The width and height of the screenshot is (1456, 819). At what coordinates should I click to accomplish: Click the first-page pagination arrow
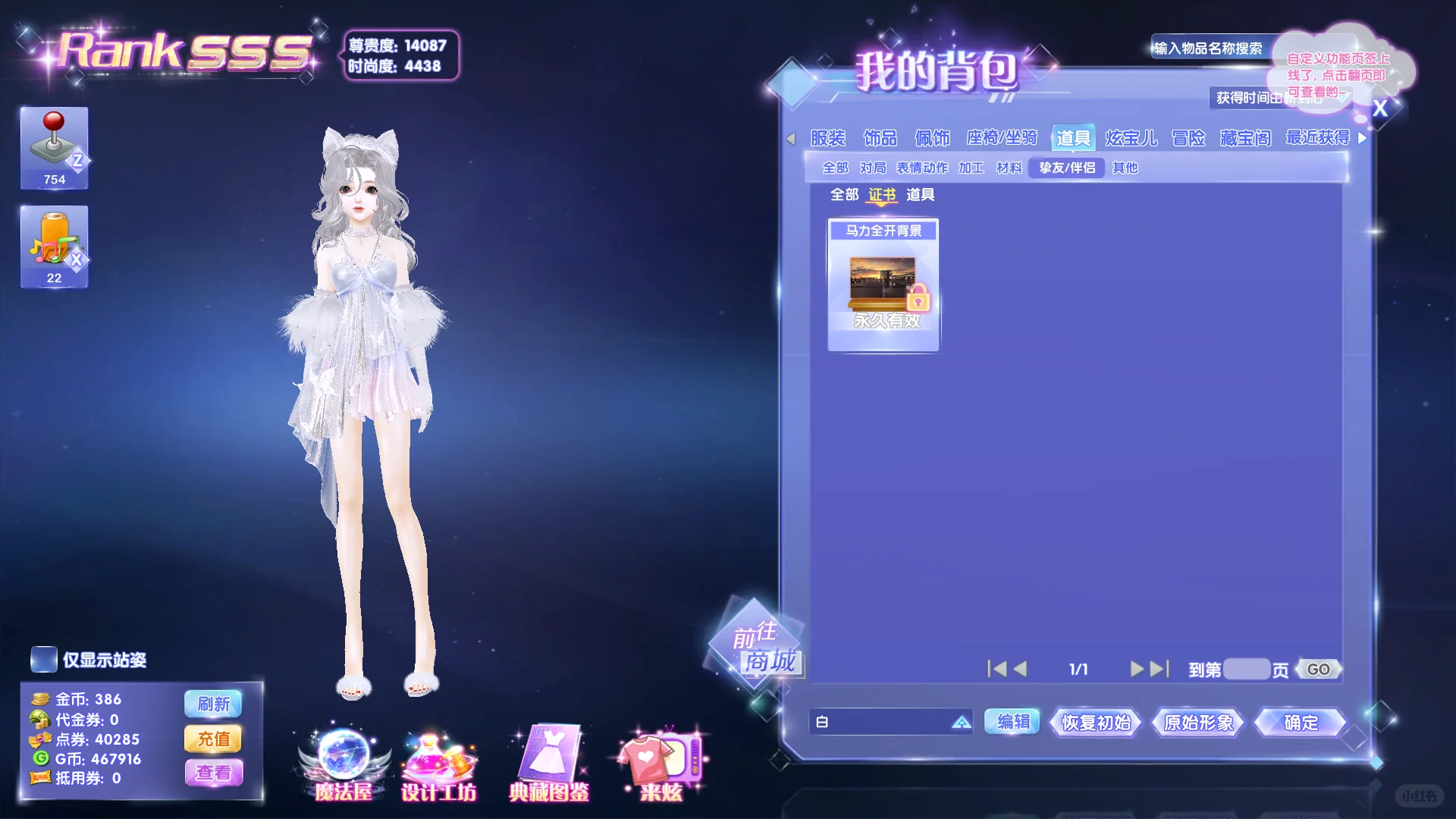(x=996, y=669)
